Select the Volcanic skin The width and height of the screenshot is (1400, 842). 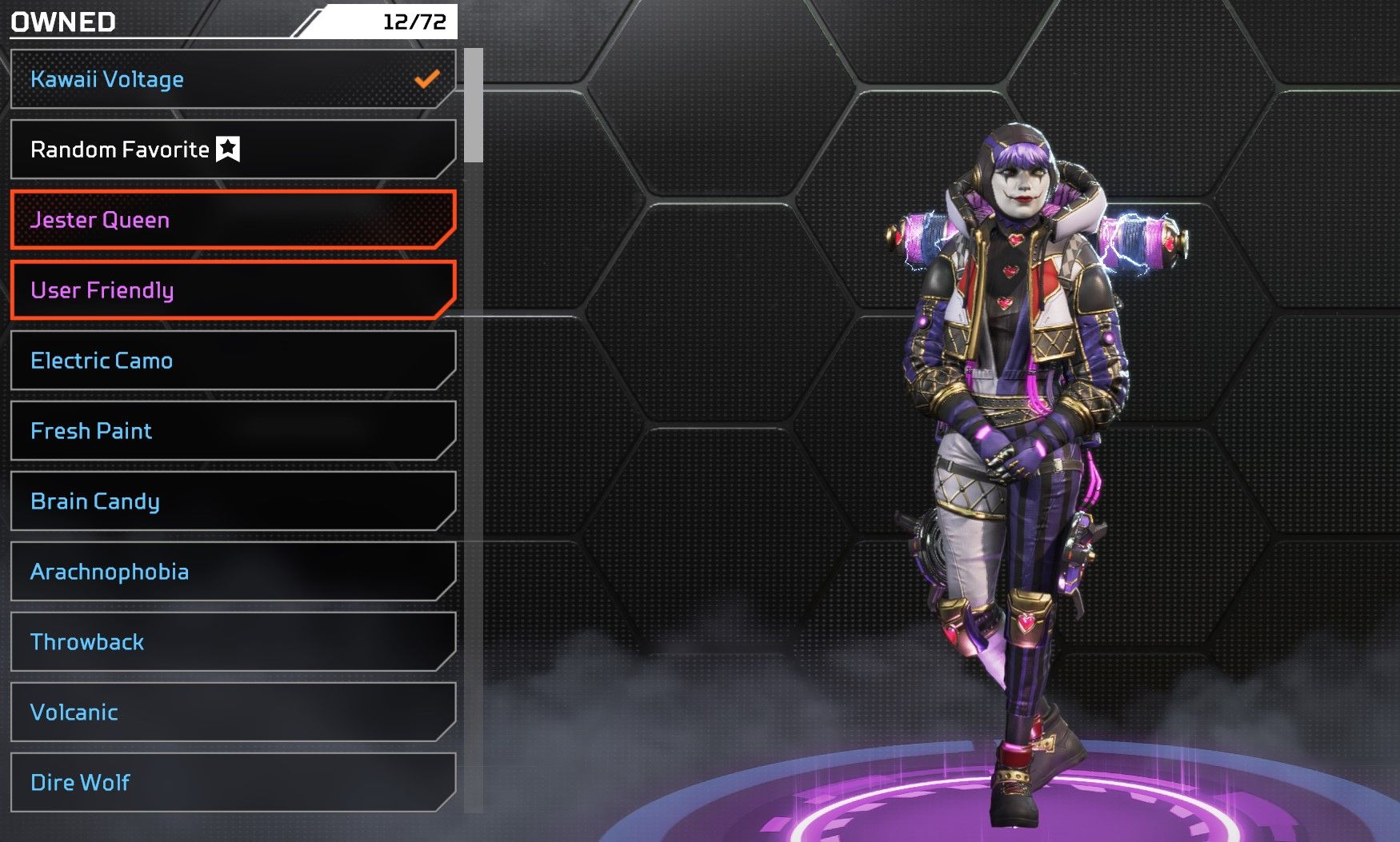[x=232, y=712]
